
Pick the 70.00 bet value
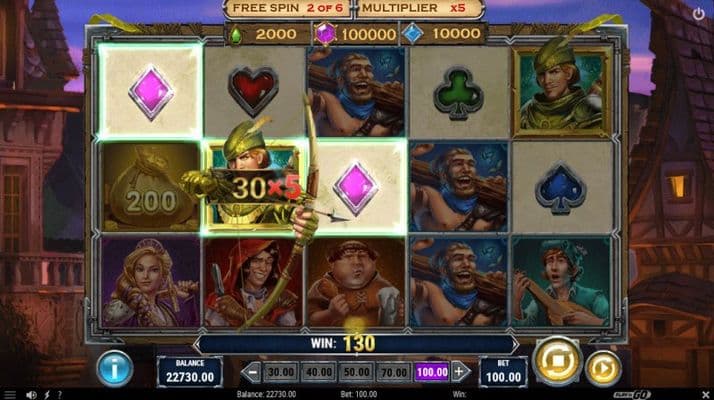pos(394,371)
